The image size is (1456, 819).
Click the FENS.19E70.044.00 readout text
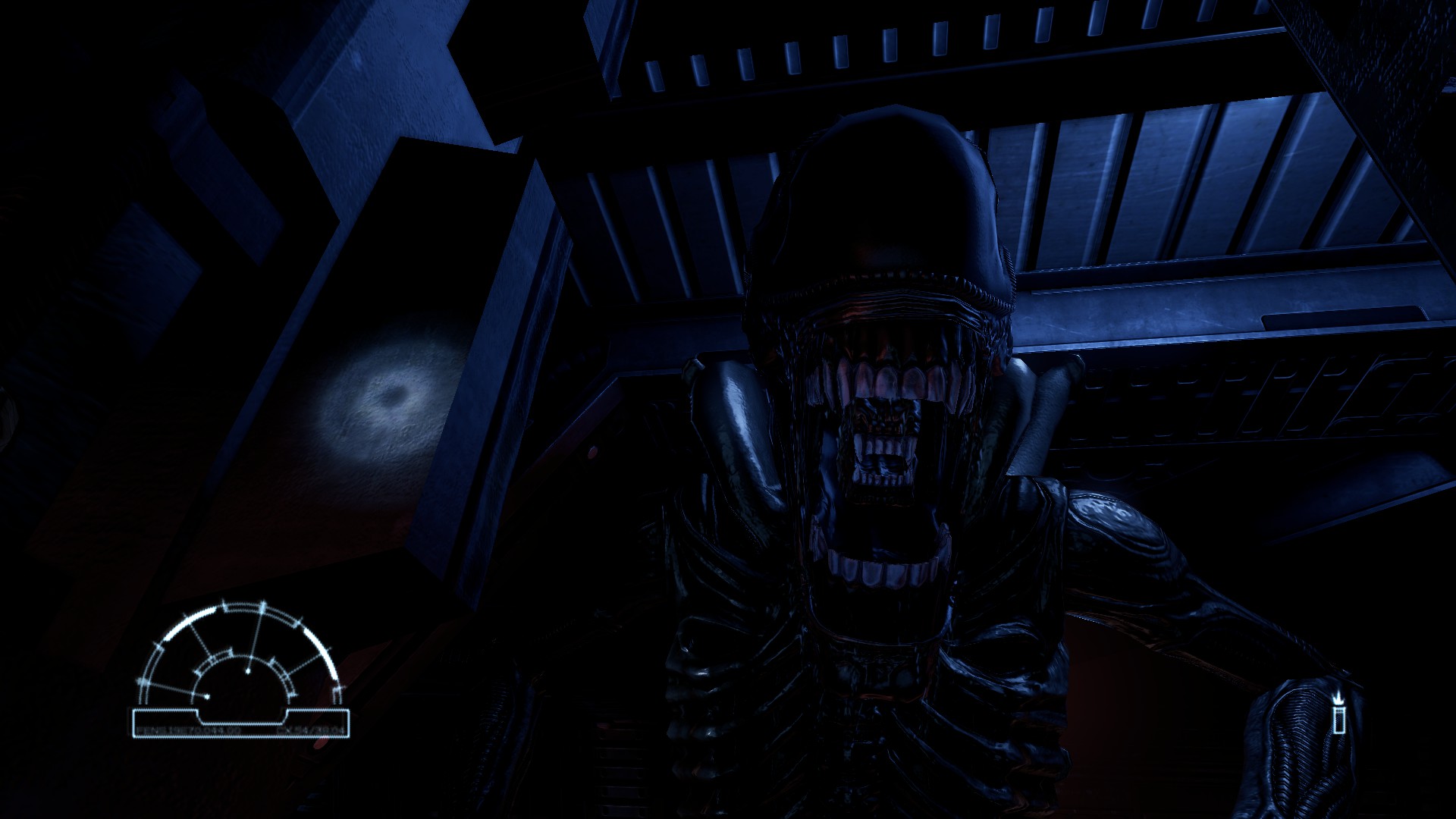(x=188, y=730)
